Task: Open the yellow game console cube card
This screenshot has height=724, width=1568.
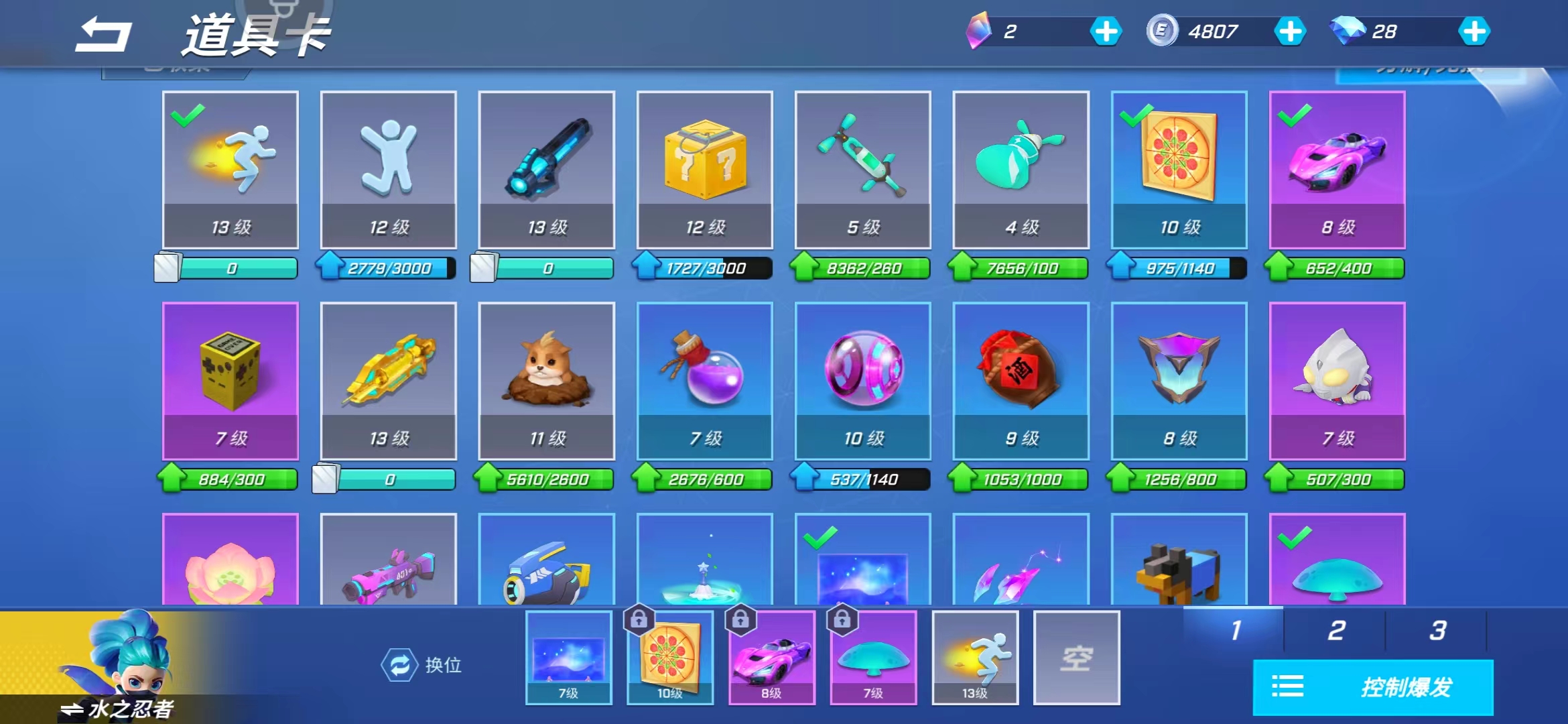Action: [230, 381]
